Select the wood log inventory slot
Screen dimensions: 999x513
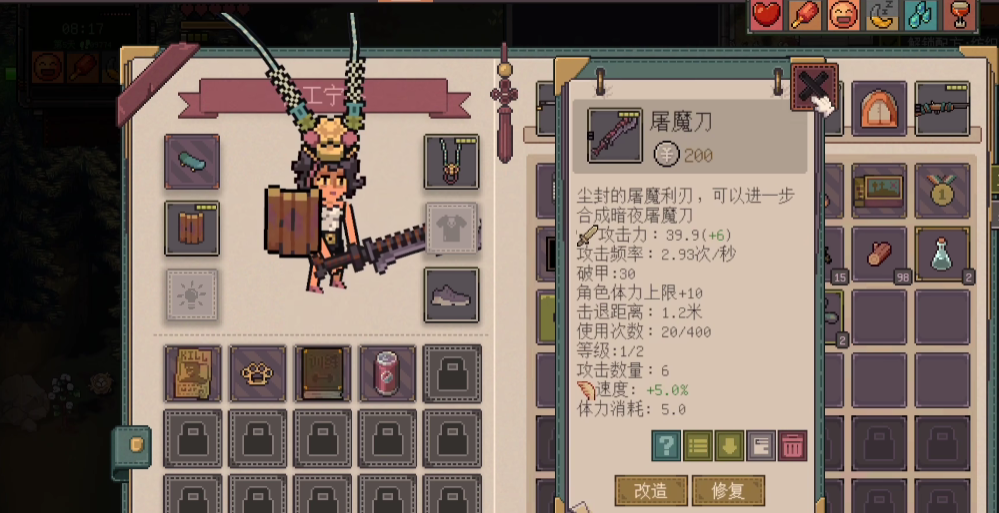tap(880, 254)
